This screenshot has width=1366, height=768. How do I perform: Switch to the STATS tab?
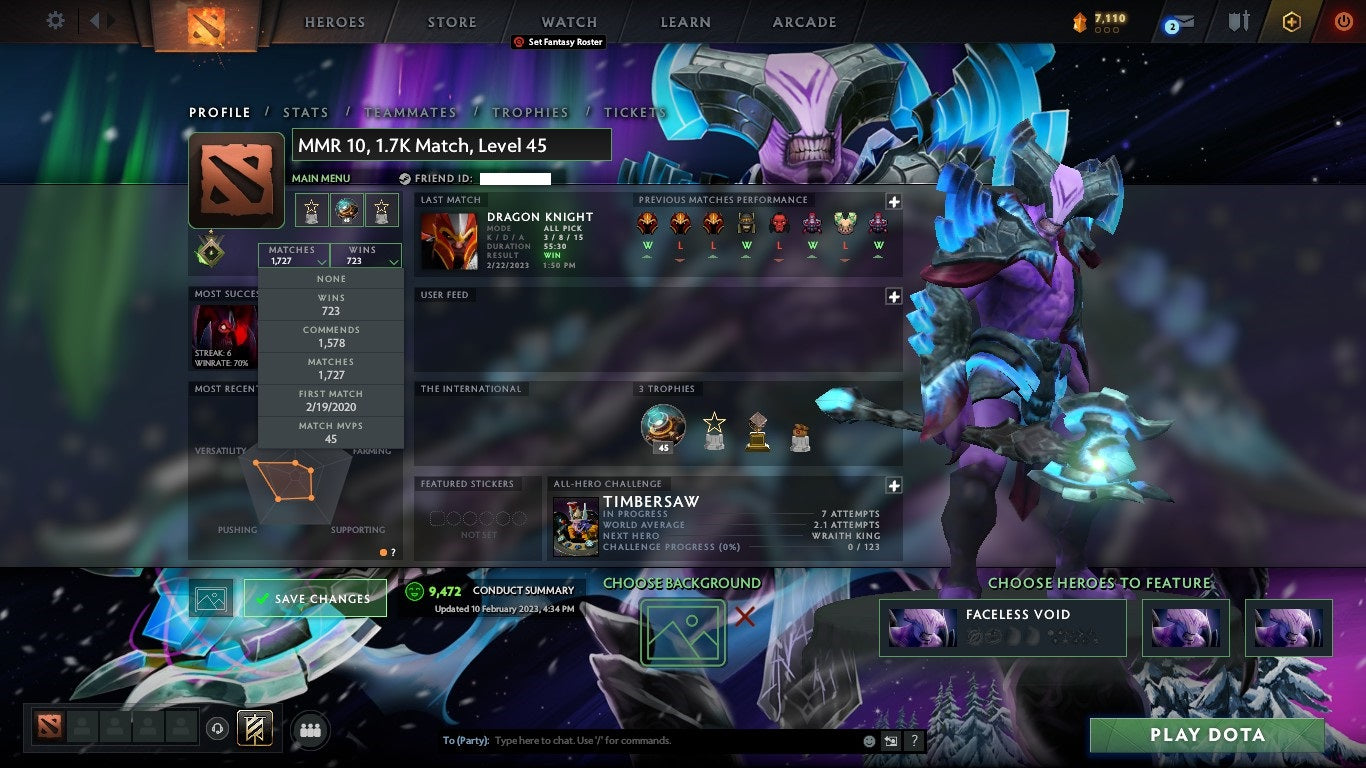point(306,112)
